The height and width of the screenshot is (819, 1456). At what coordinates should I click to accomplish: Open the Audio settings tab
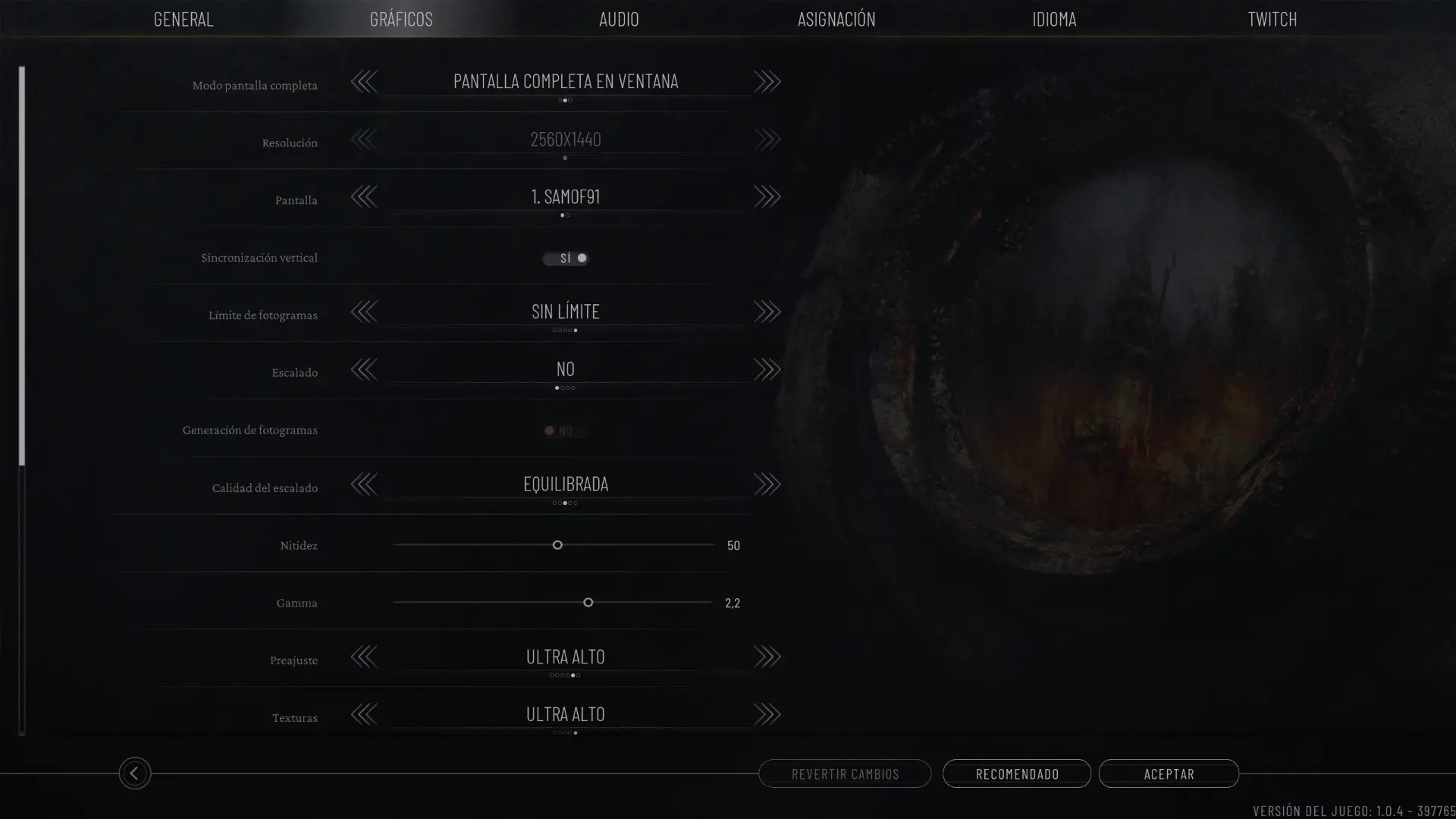pos(619,19)
